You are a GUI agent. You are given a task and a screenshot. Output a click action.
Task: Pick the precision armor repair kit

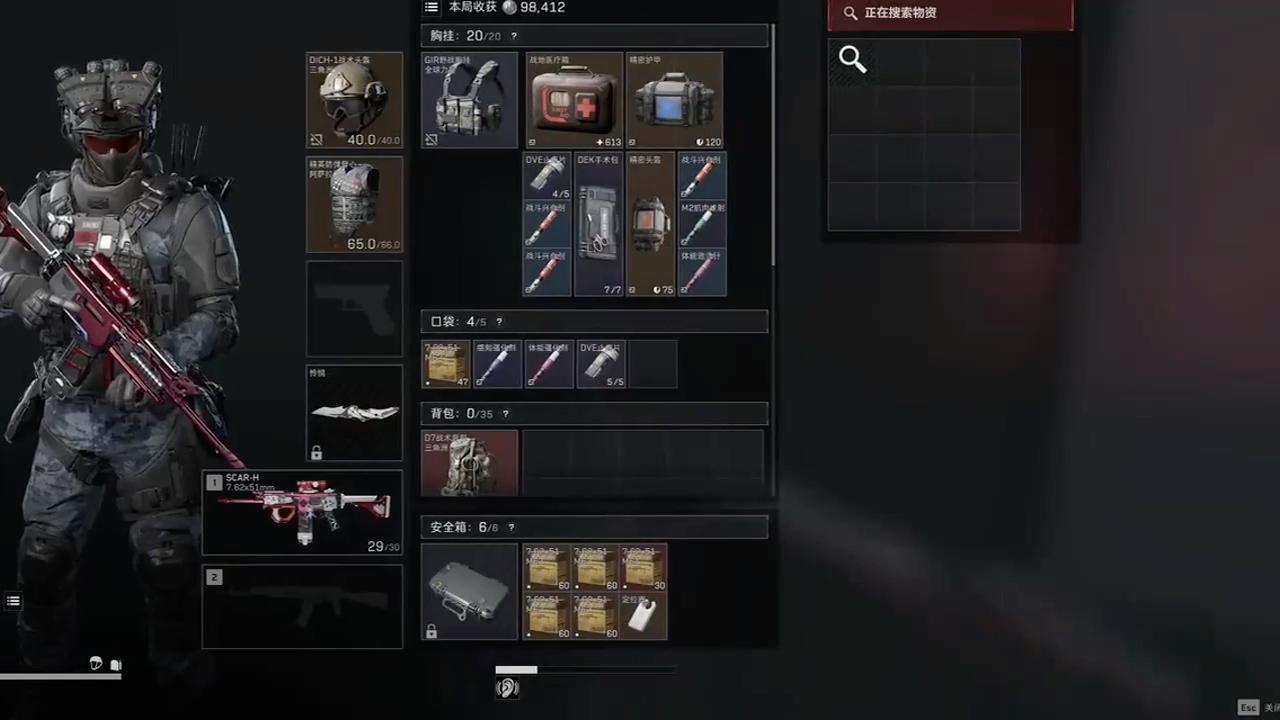tap(674, 100)
